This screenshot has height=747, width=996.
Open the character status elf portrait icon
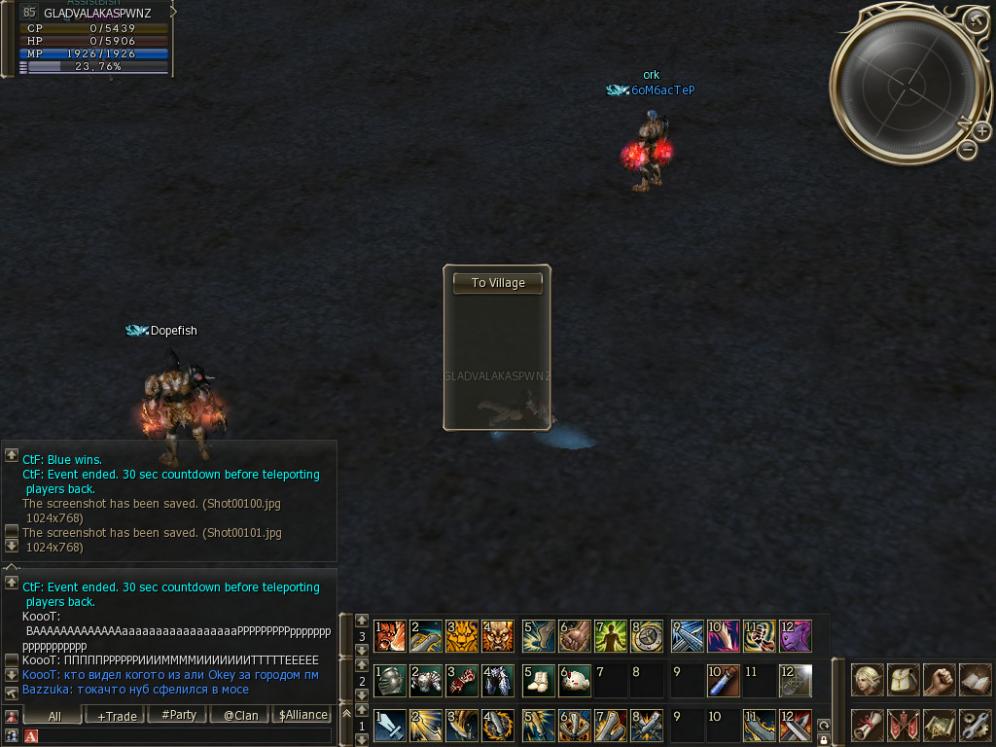pos(866,680)
